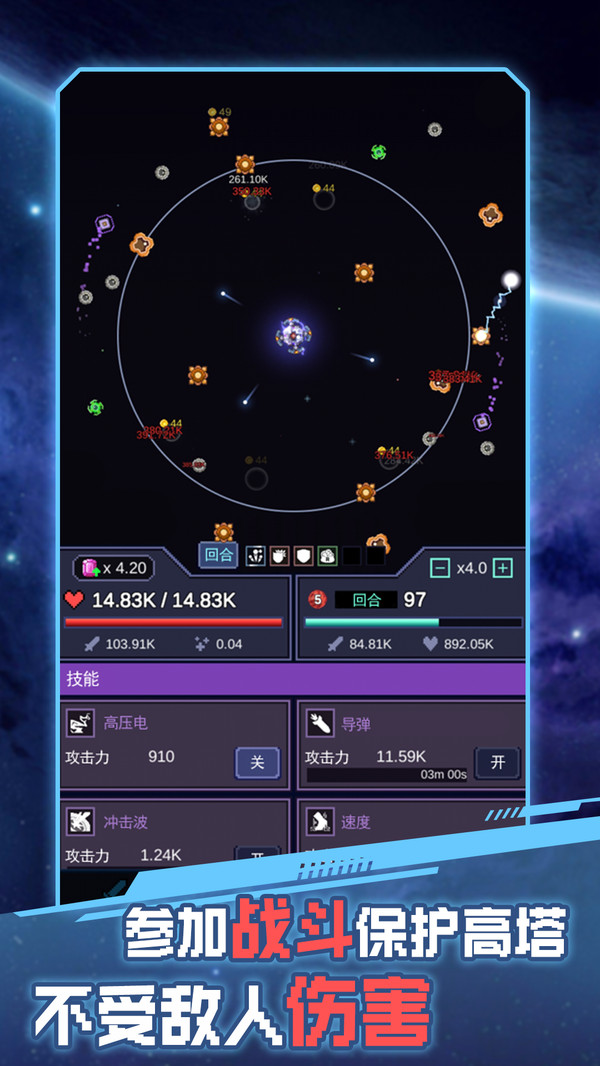Increase game speed with the plus button
This screenshot has height=1066, width=600.
pos(503,568)
